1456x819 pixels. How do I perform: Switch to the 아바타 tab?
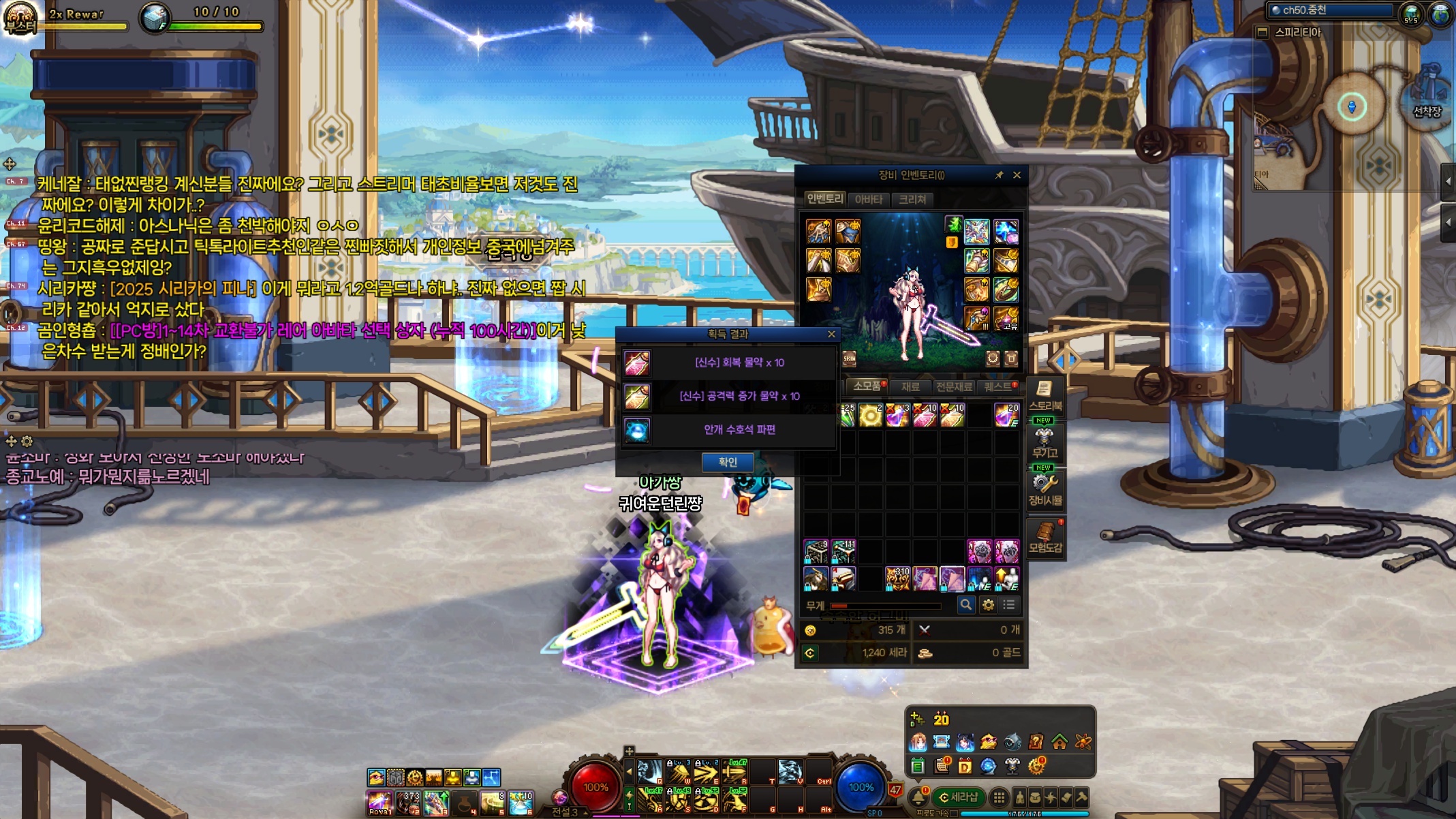click(x=868, y=199)
